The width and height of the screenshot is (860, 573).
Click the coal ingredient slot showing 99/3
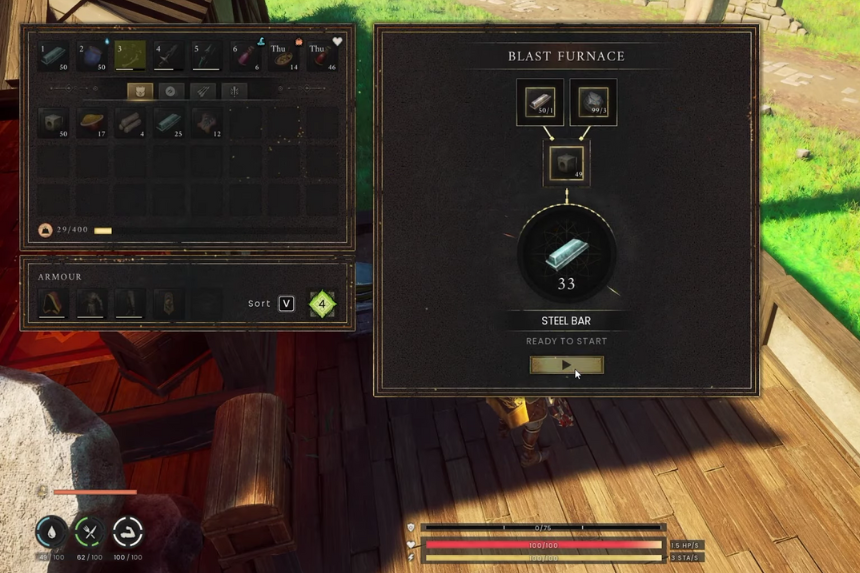(x=592, y=102)
